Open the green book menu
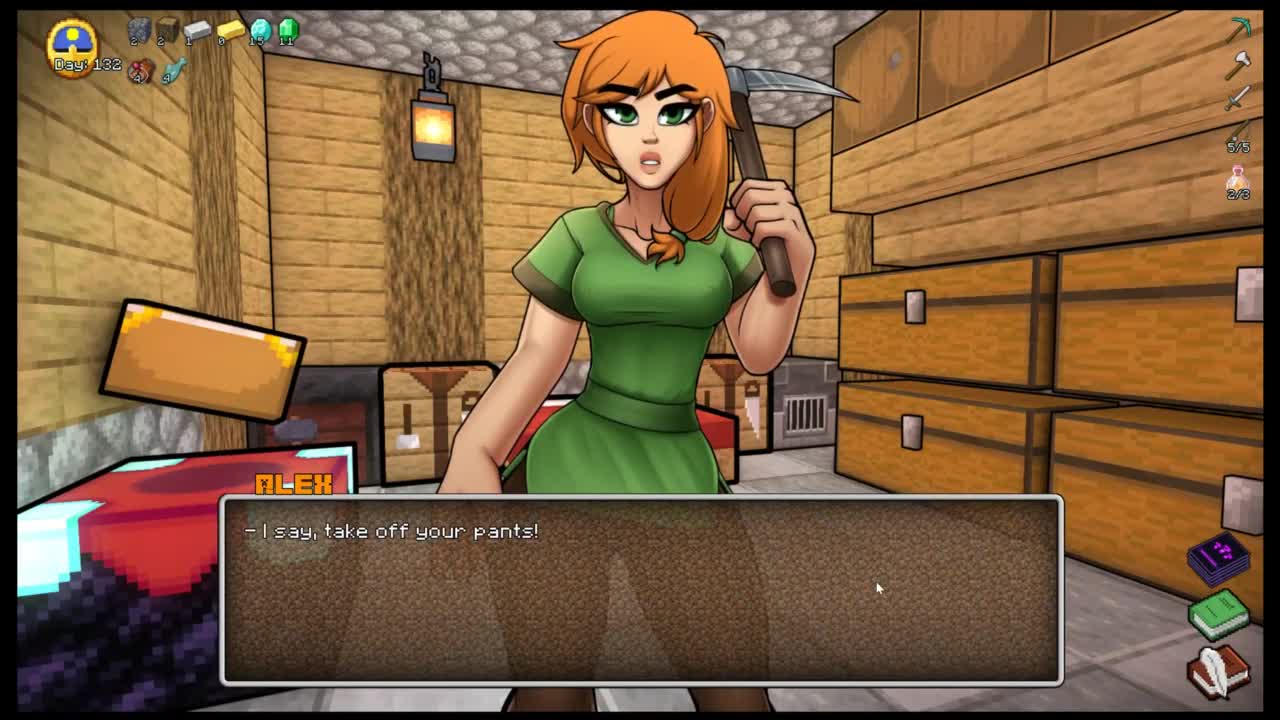This screenshot has width=1280, height=720. point(1219,613)
